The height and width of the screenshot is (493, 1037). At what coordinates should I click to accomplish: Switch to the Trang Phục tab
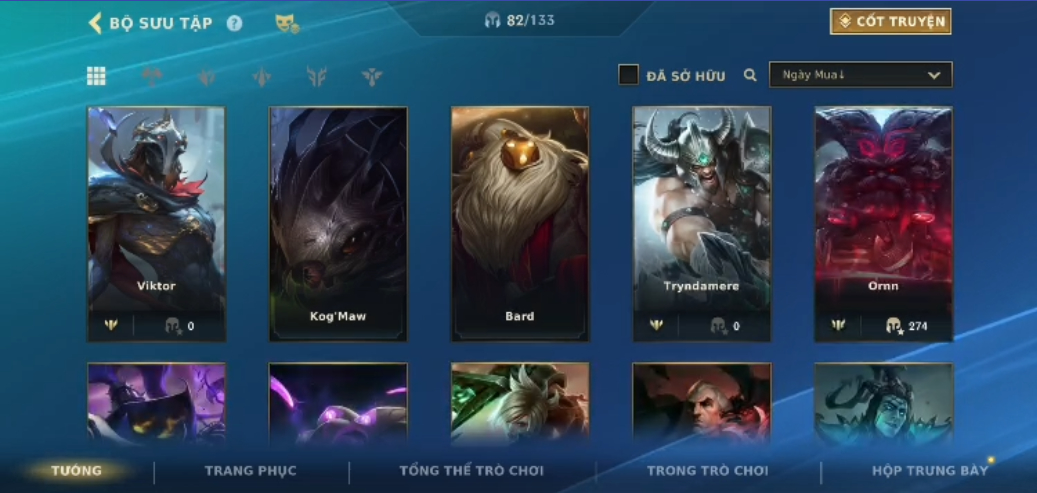point(251,471)
